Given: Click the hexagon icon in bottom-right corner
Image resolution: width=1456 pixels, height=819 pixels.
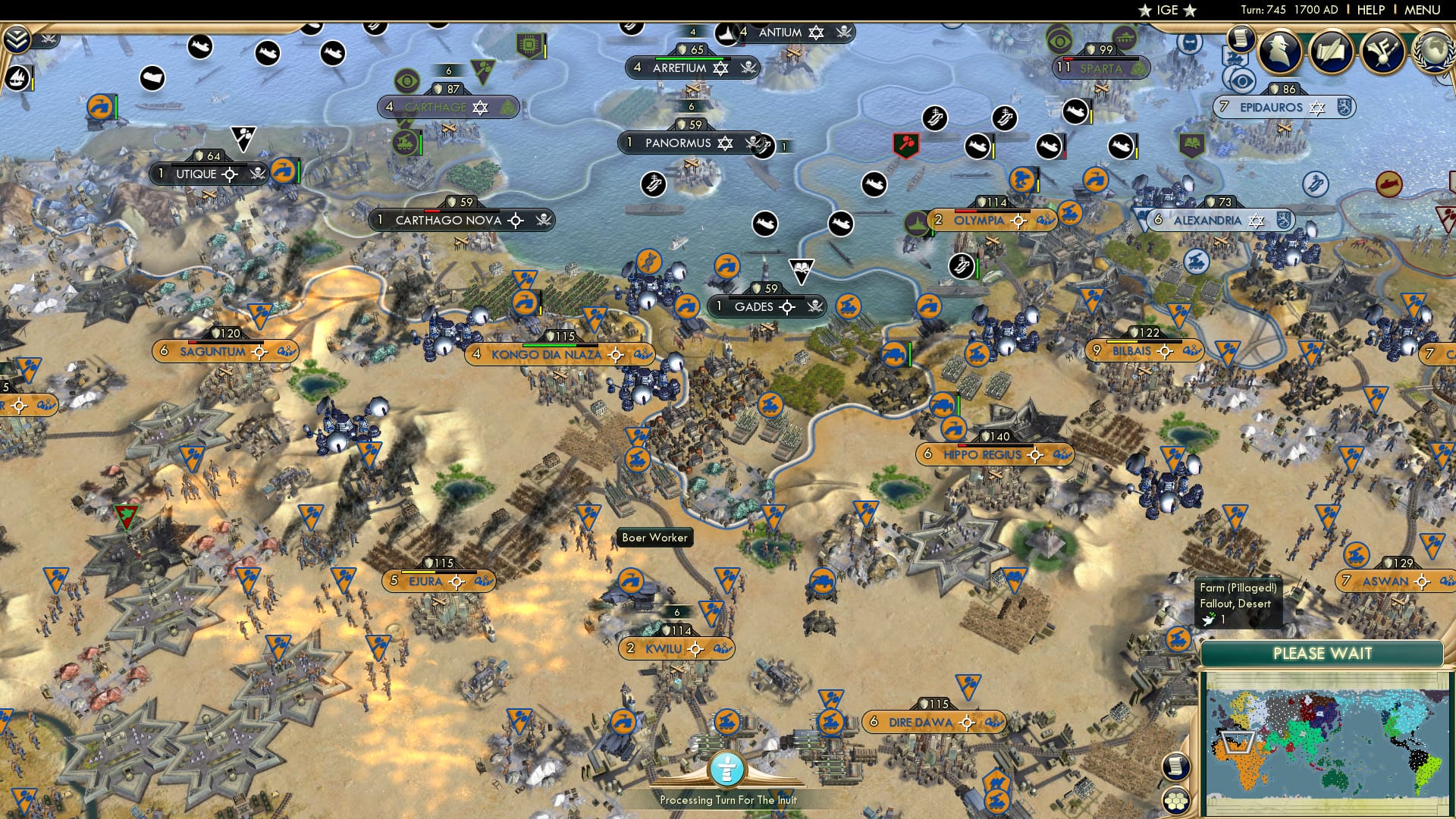Looking at the screenshot, I should click(x=1176, y=800).
